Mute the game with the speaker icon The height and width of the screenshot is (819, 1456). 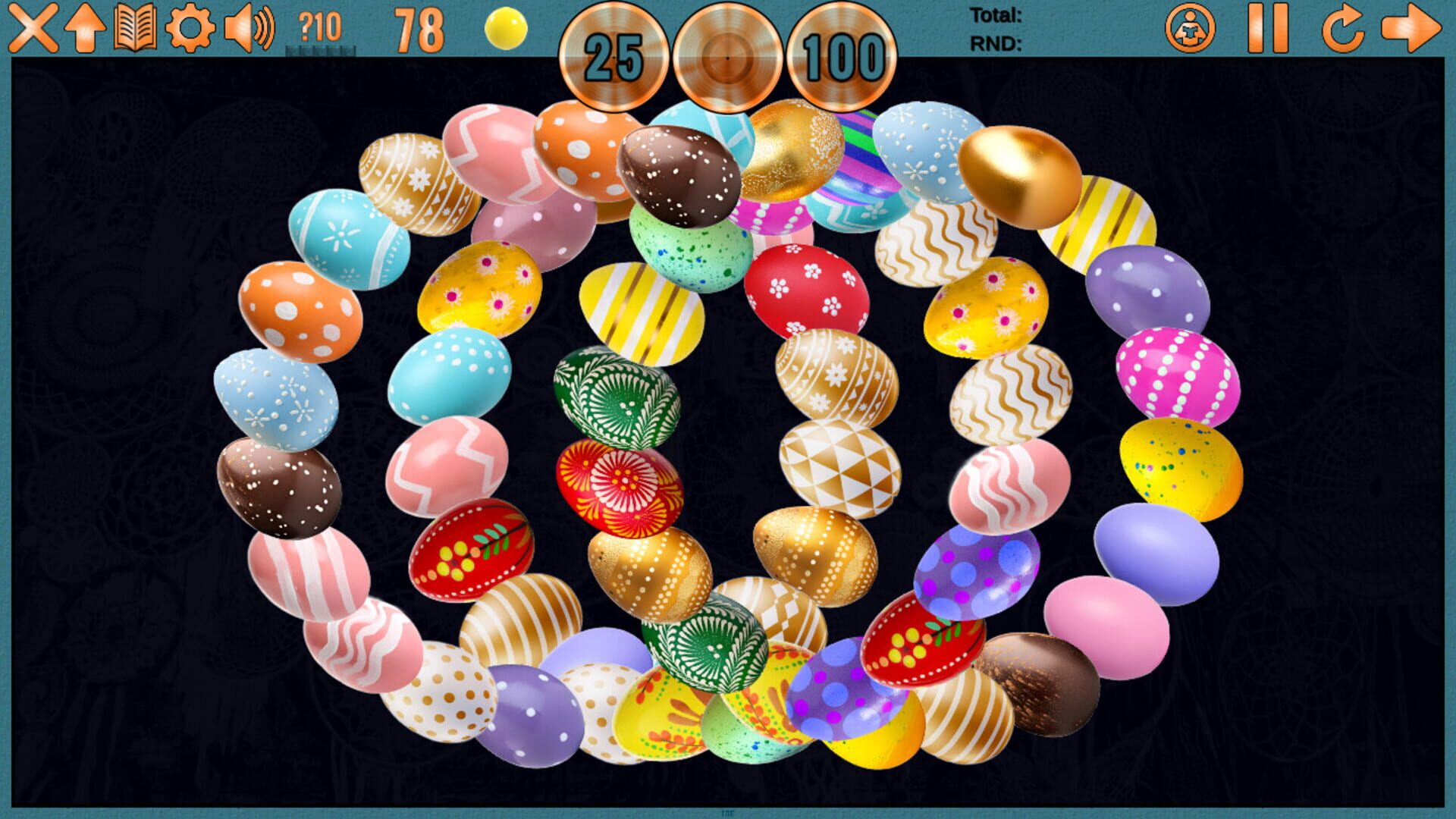pyautogui.click(x=248, y=29)
